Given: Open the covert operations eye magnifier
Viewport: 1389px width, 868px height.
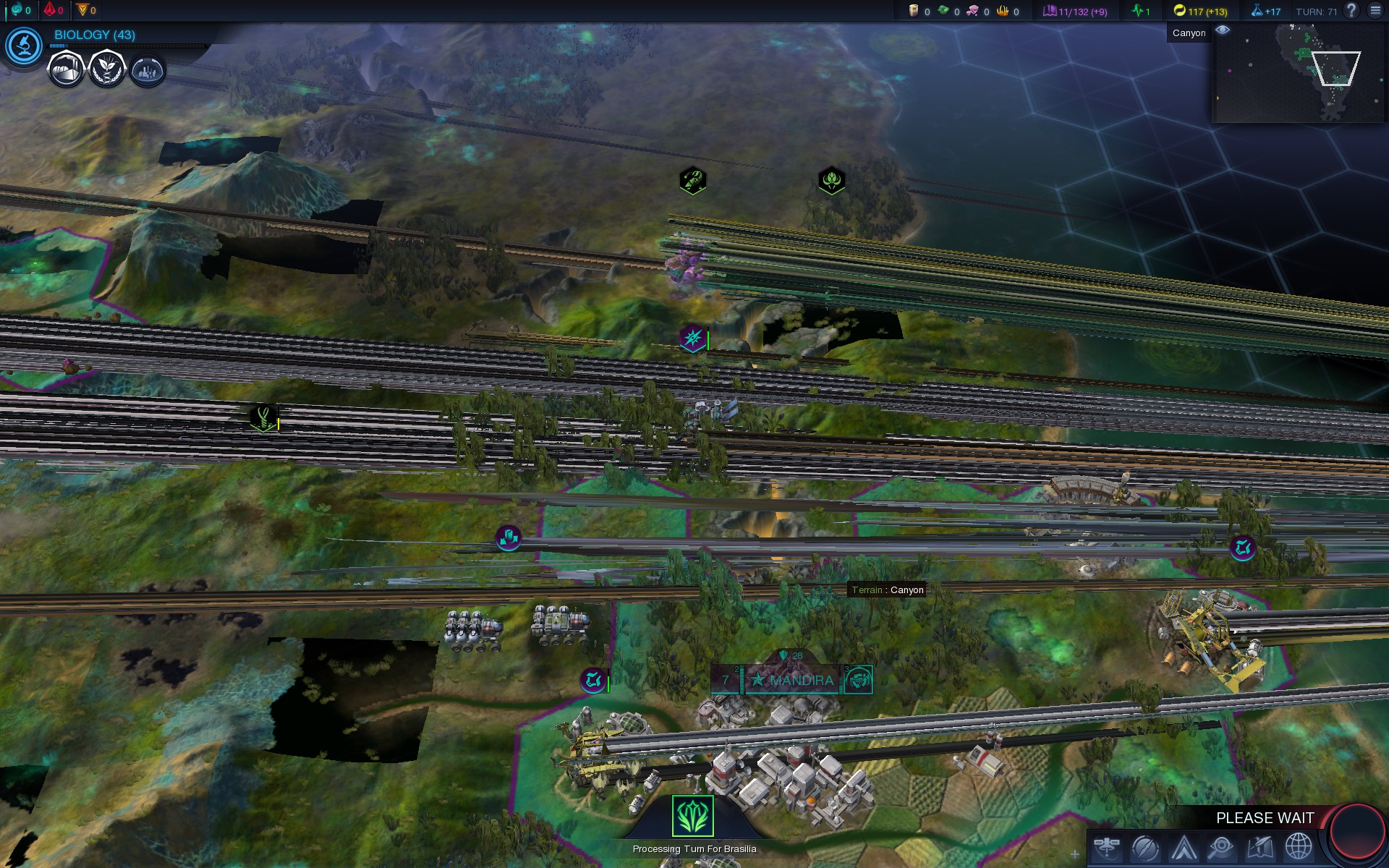Looking at the screenshot, I should coord(1222,847).
